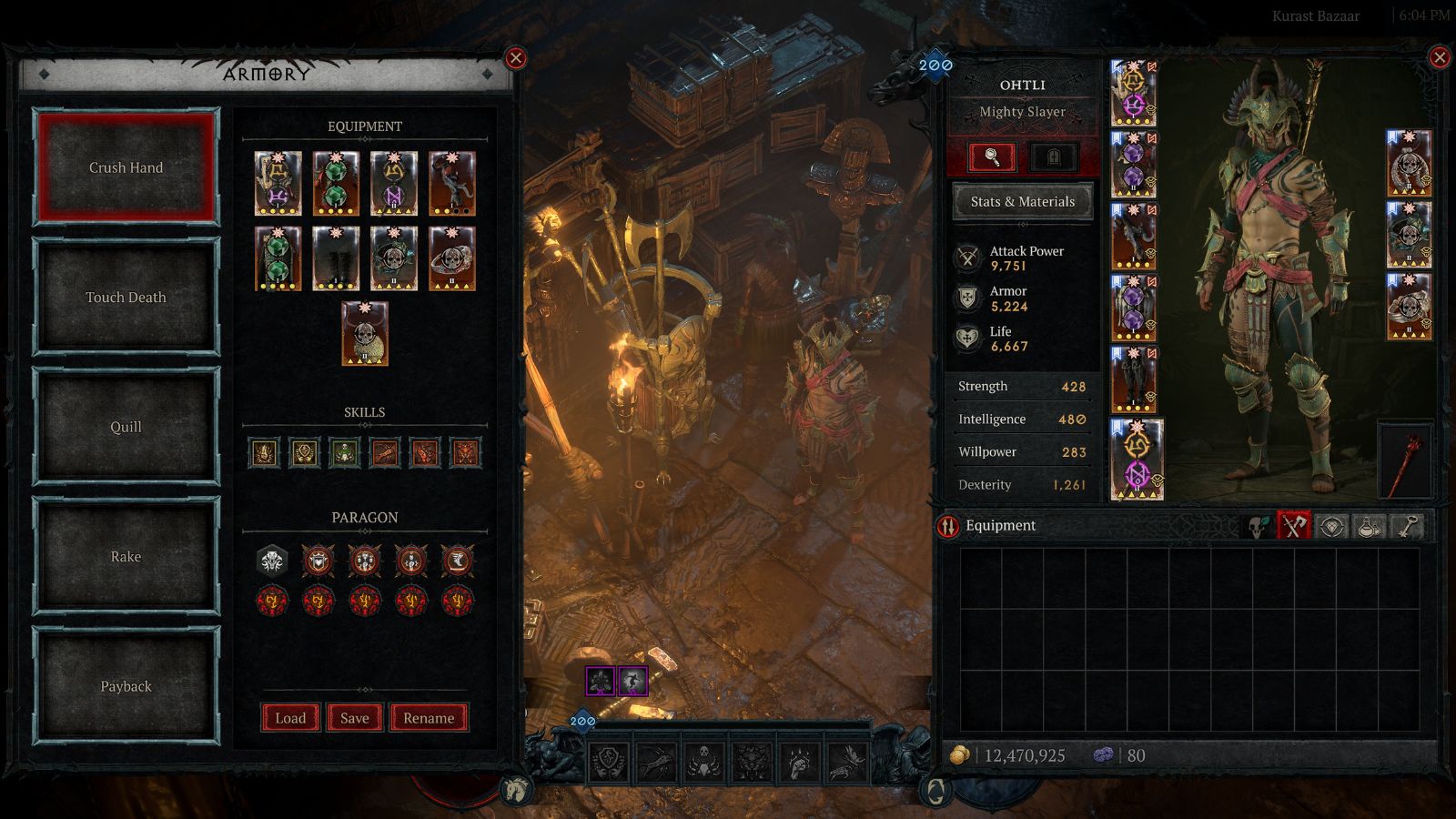1456x819 pixels.
Task: Rename the selected loadout
Action: pos(429,718)
